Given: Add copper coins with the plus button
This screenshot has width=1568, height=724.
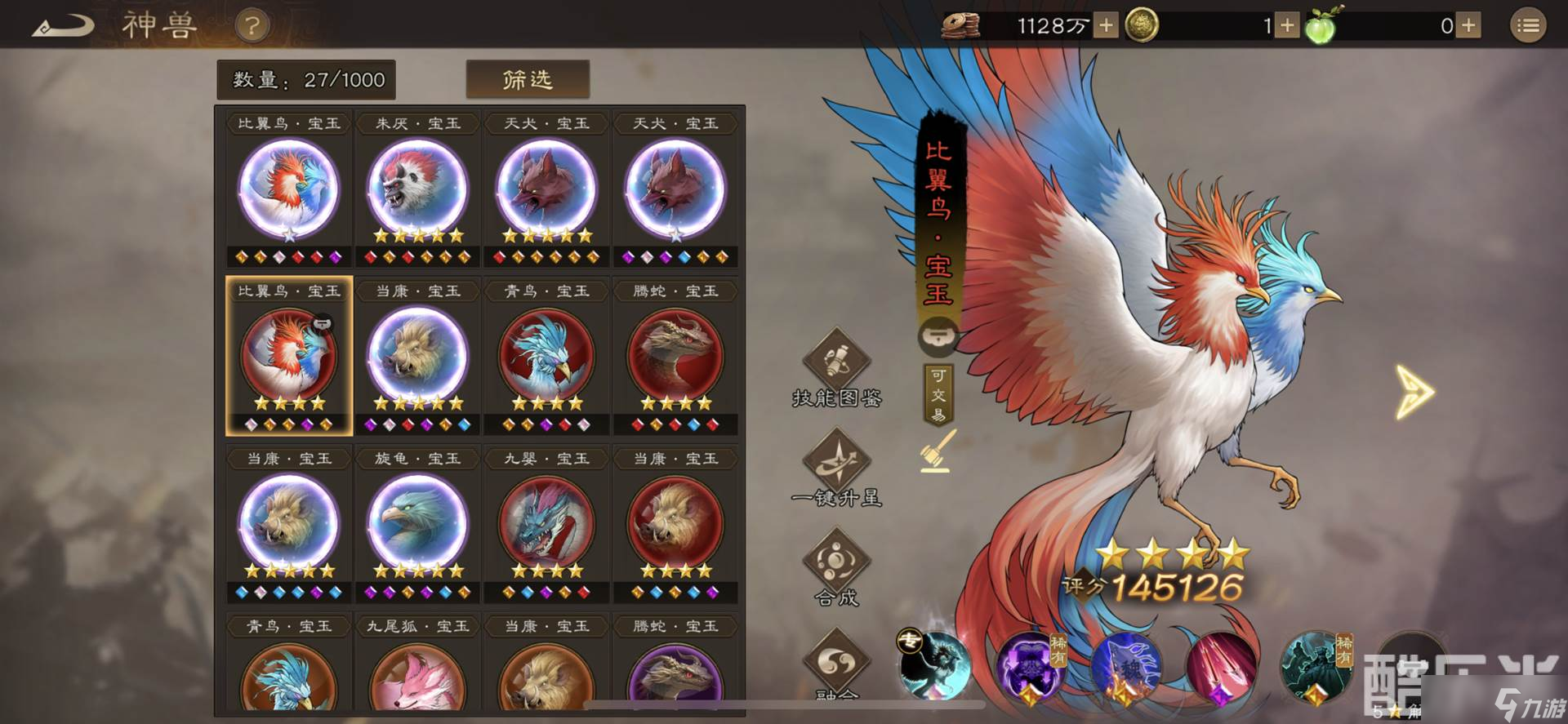Looking at the screenshot, I should pyautogui.click(x=1105, y=25).
